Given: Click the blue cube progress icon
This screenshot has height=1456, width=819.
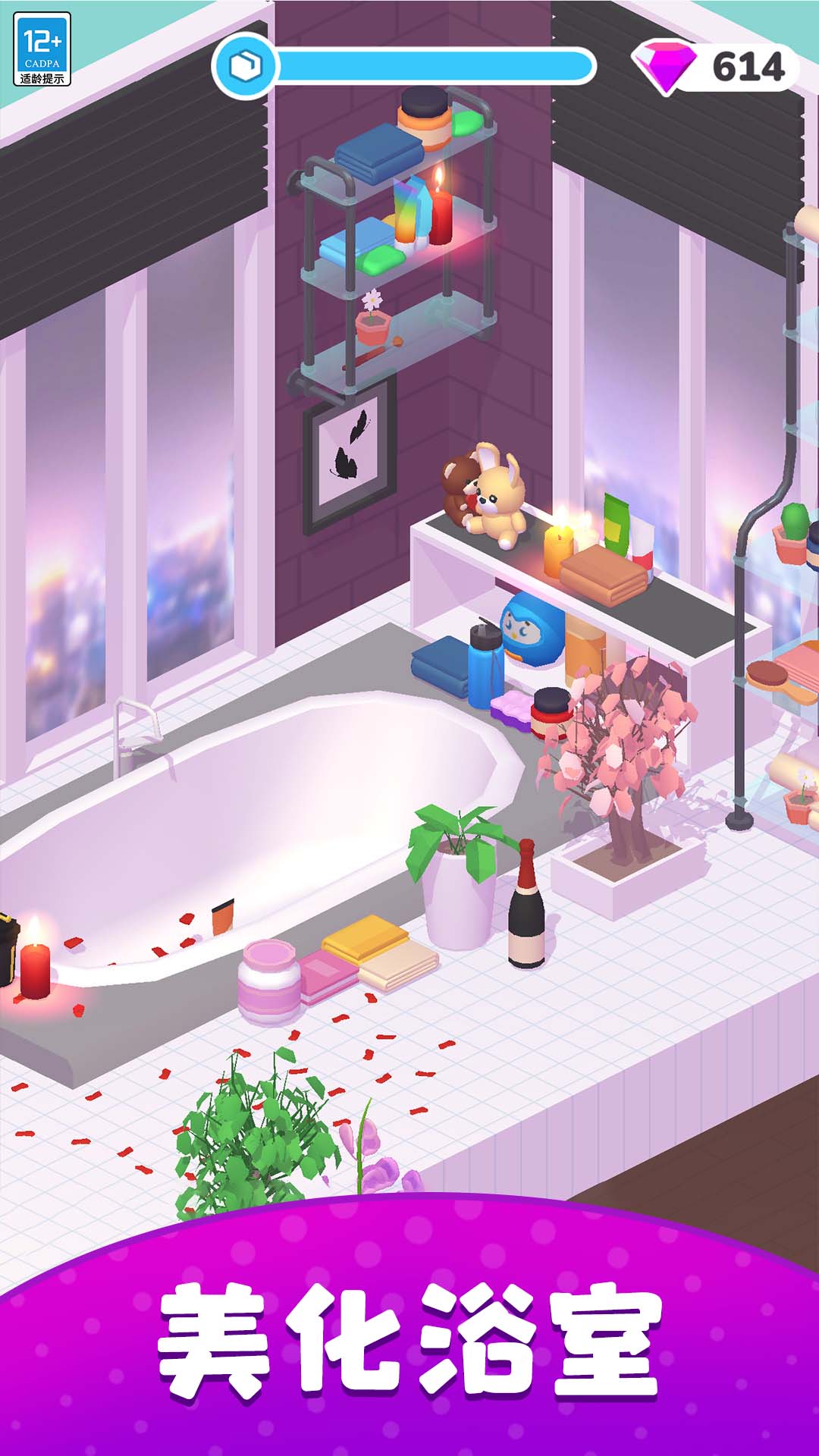Looking at the screenshot, I should 244,67.
